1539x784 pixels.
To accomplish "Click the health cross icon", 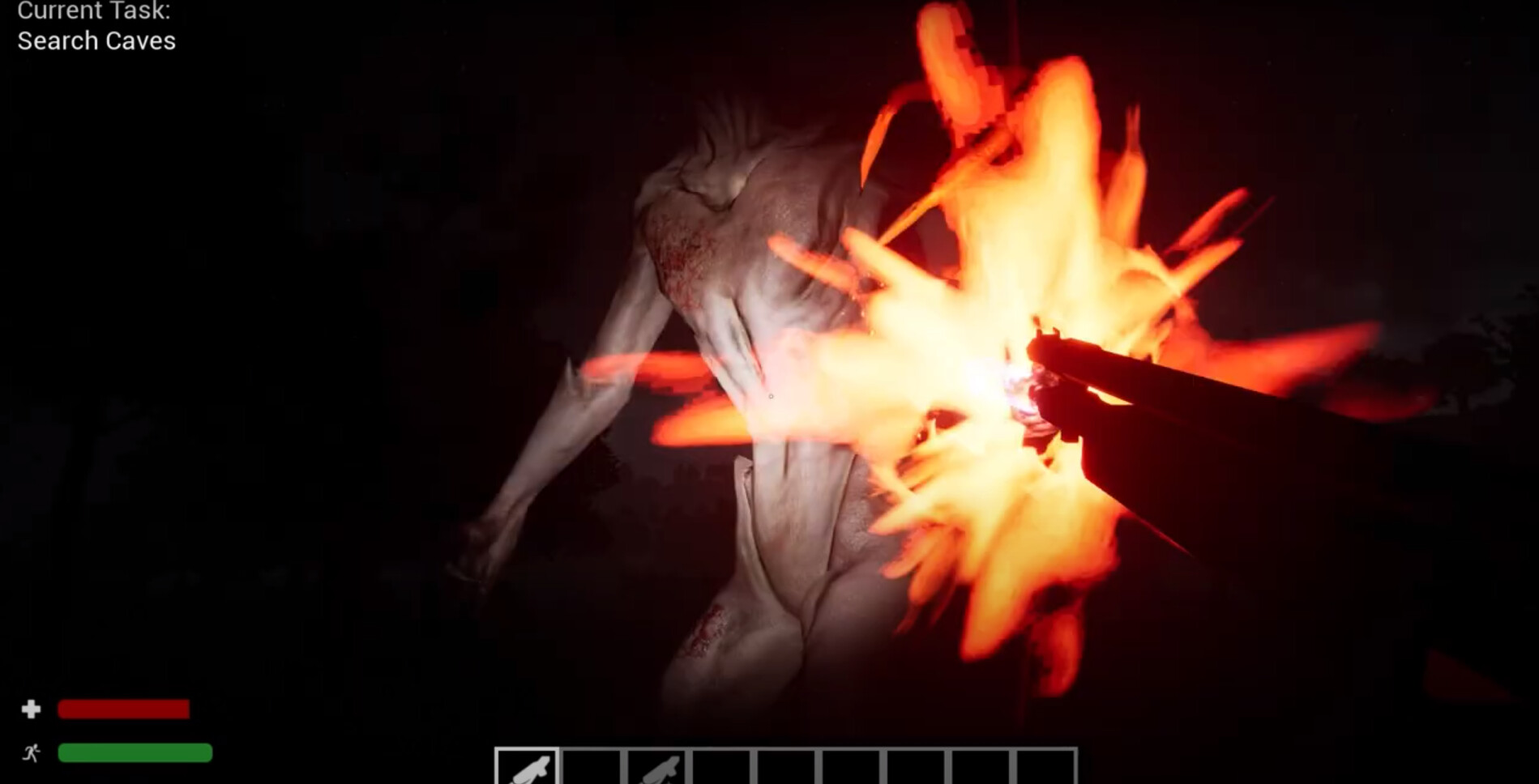I will click(31, 709).
